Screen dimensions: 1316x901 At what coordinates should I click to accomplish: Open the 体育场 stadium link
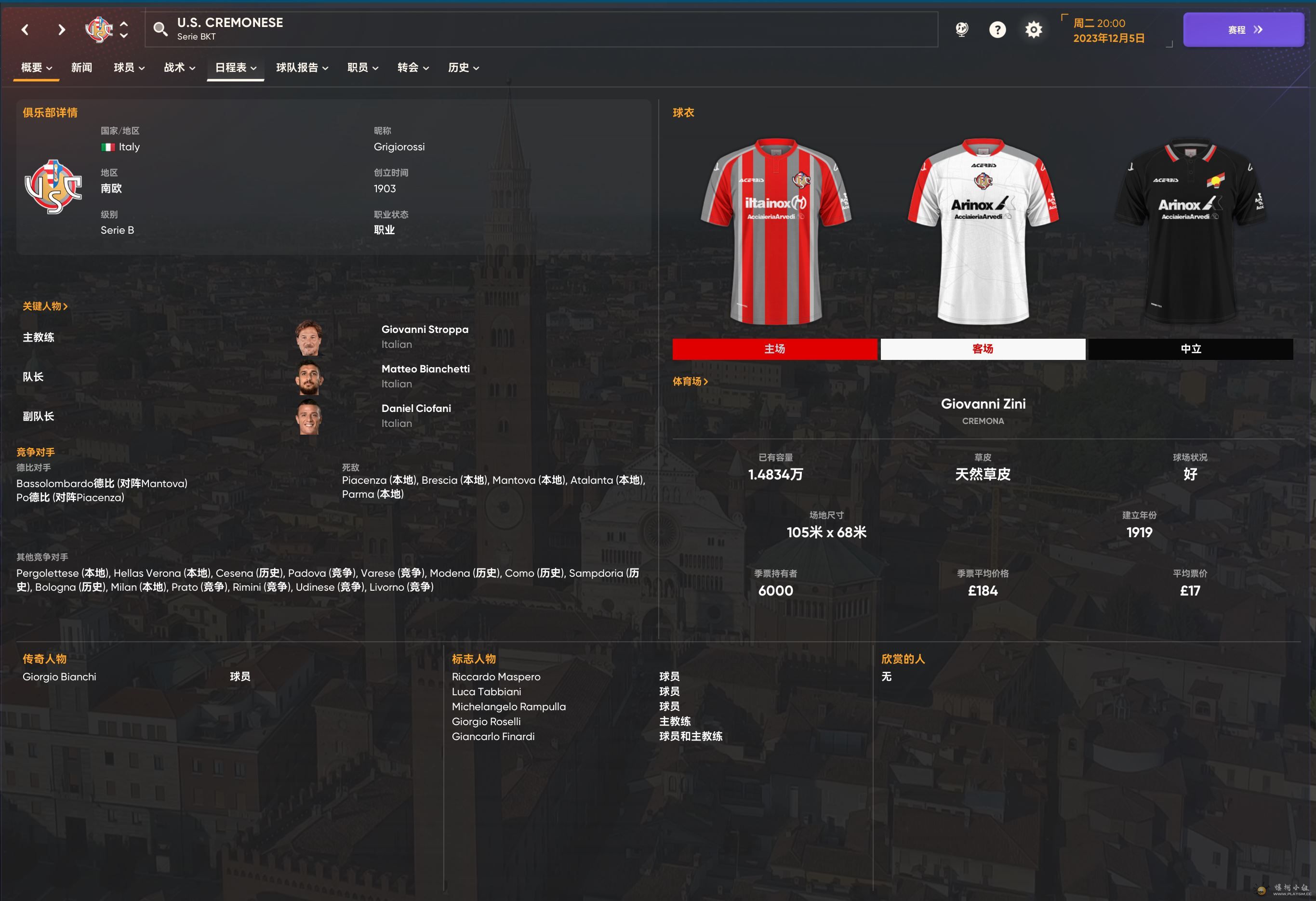690,382
